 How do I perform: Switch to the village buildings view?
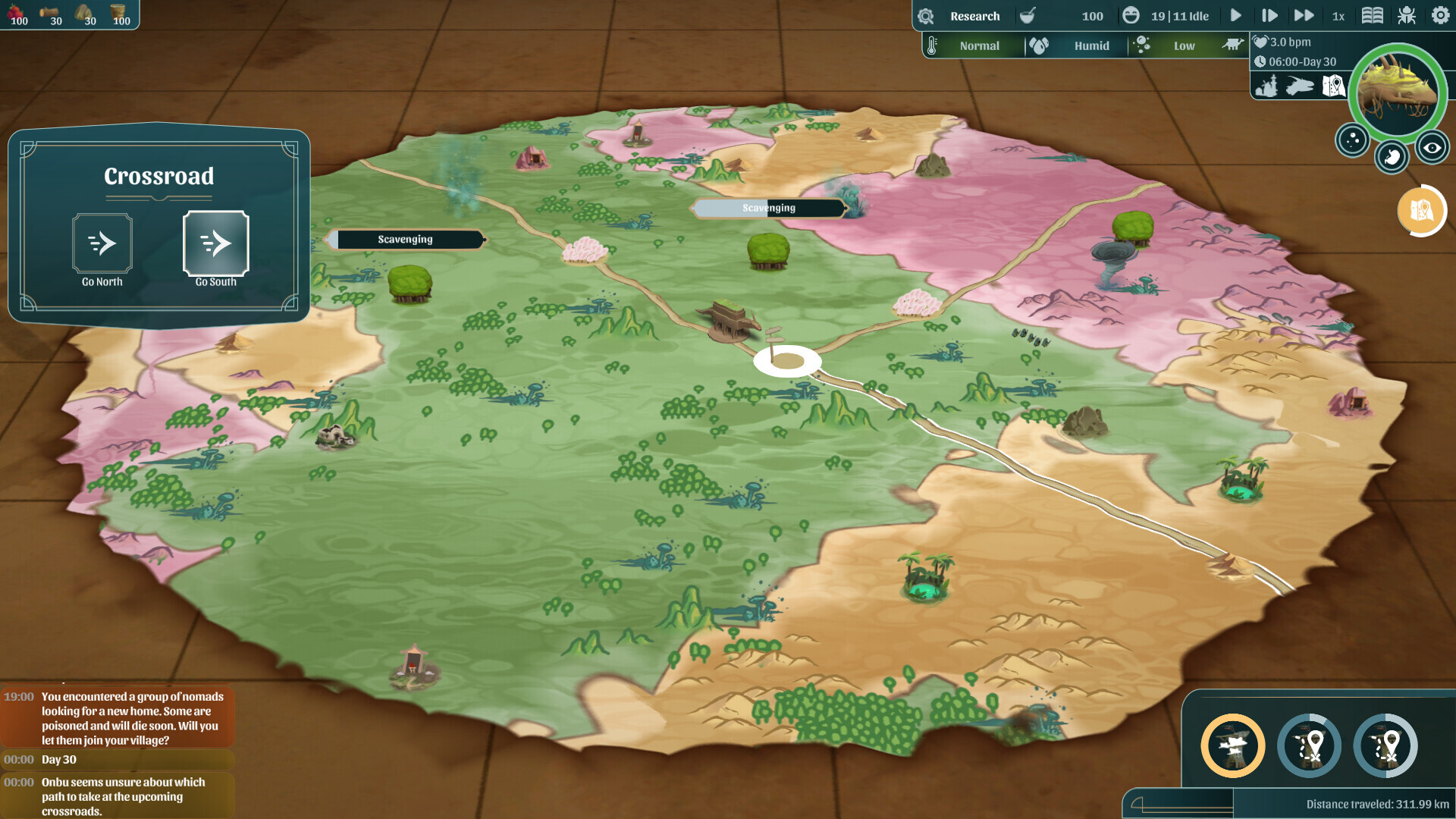tap(1266, 86)
